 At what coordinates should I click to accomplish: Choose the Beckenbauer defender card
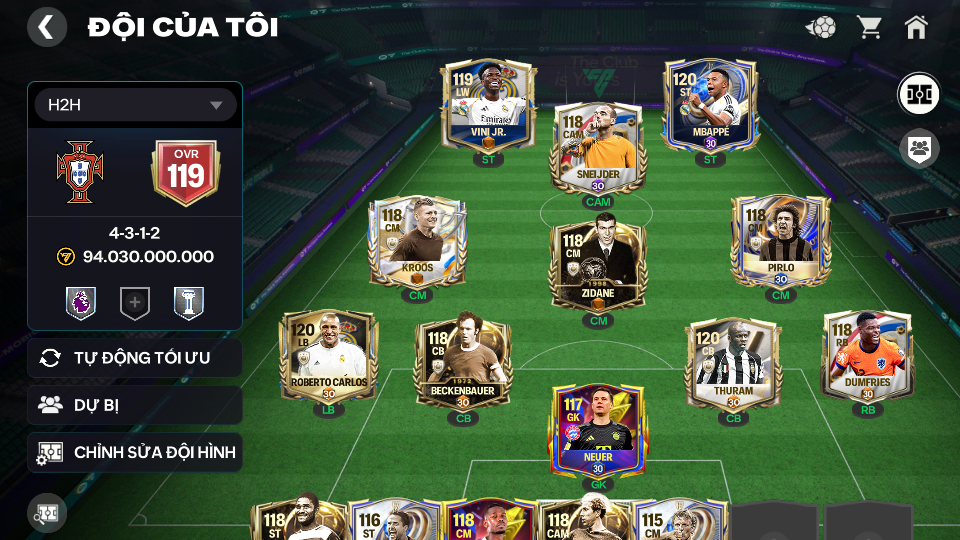[x=463, y=364]
